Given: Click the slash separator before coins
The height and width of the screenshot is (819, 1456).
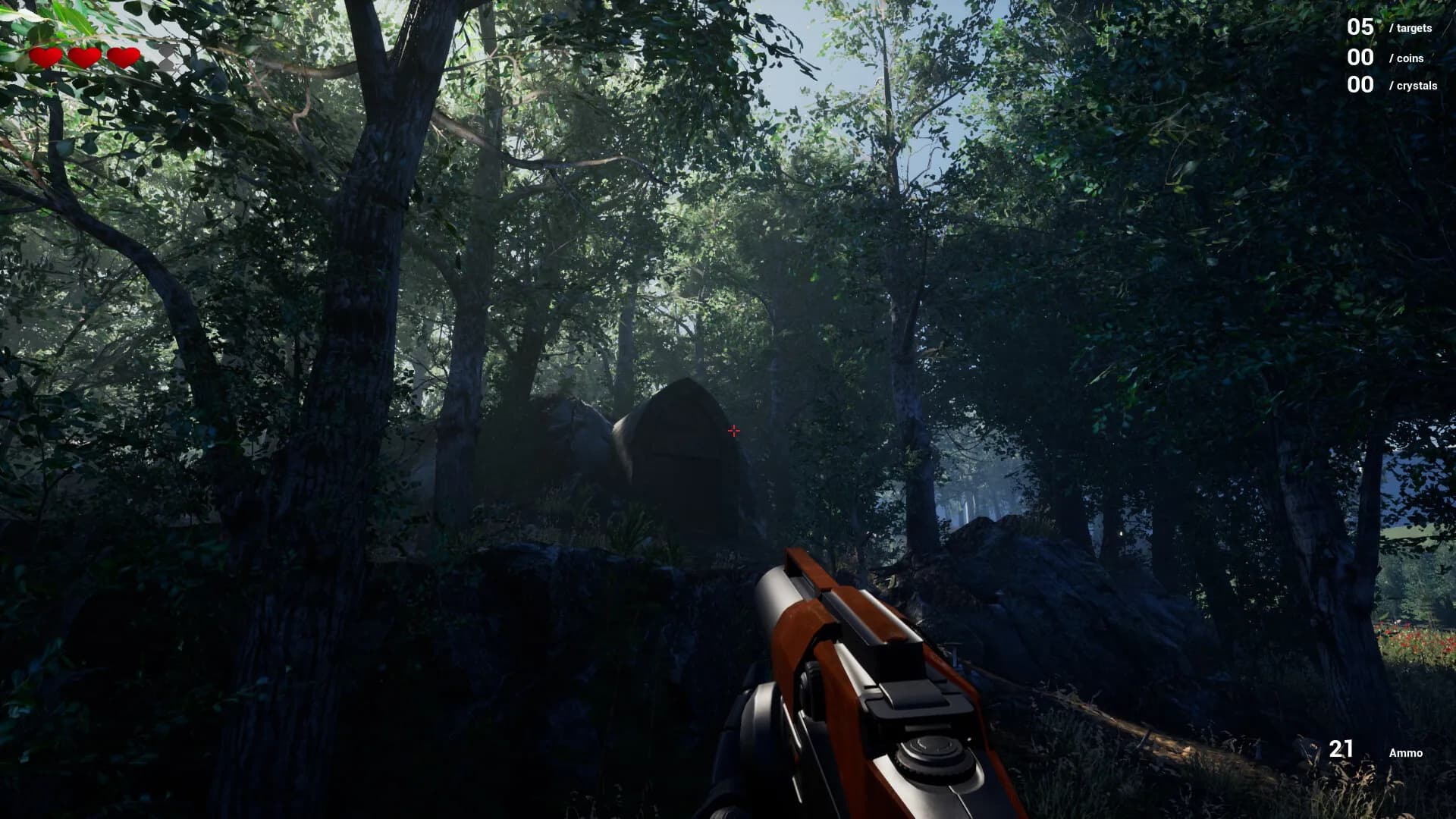Looking at the screenshot, I should click(x=1392, y=57).
